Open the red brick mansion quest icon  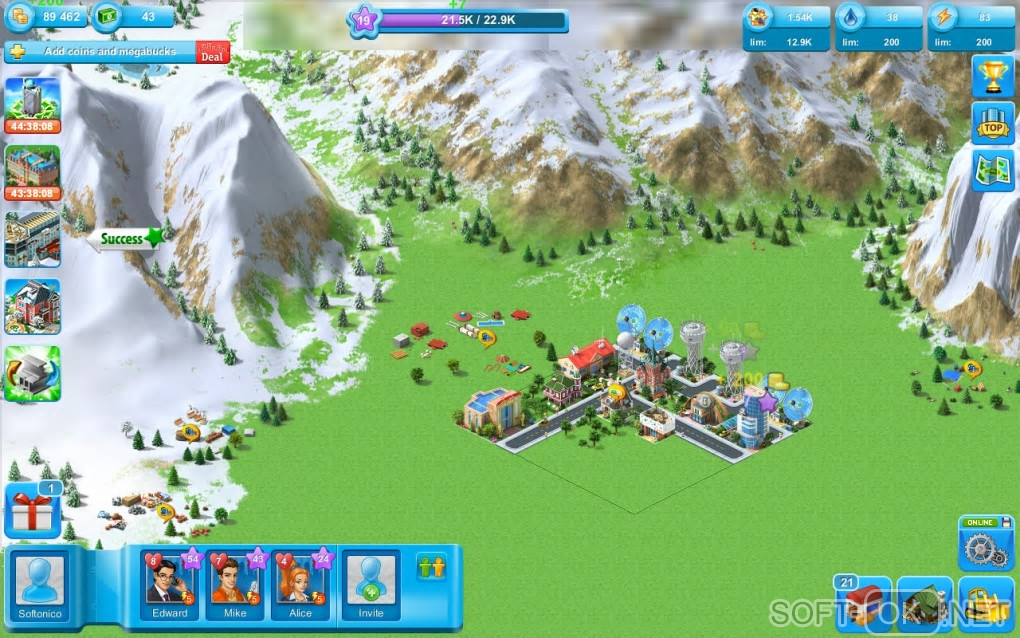click(x=32, y=306)
